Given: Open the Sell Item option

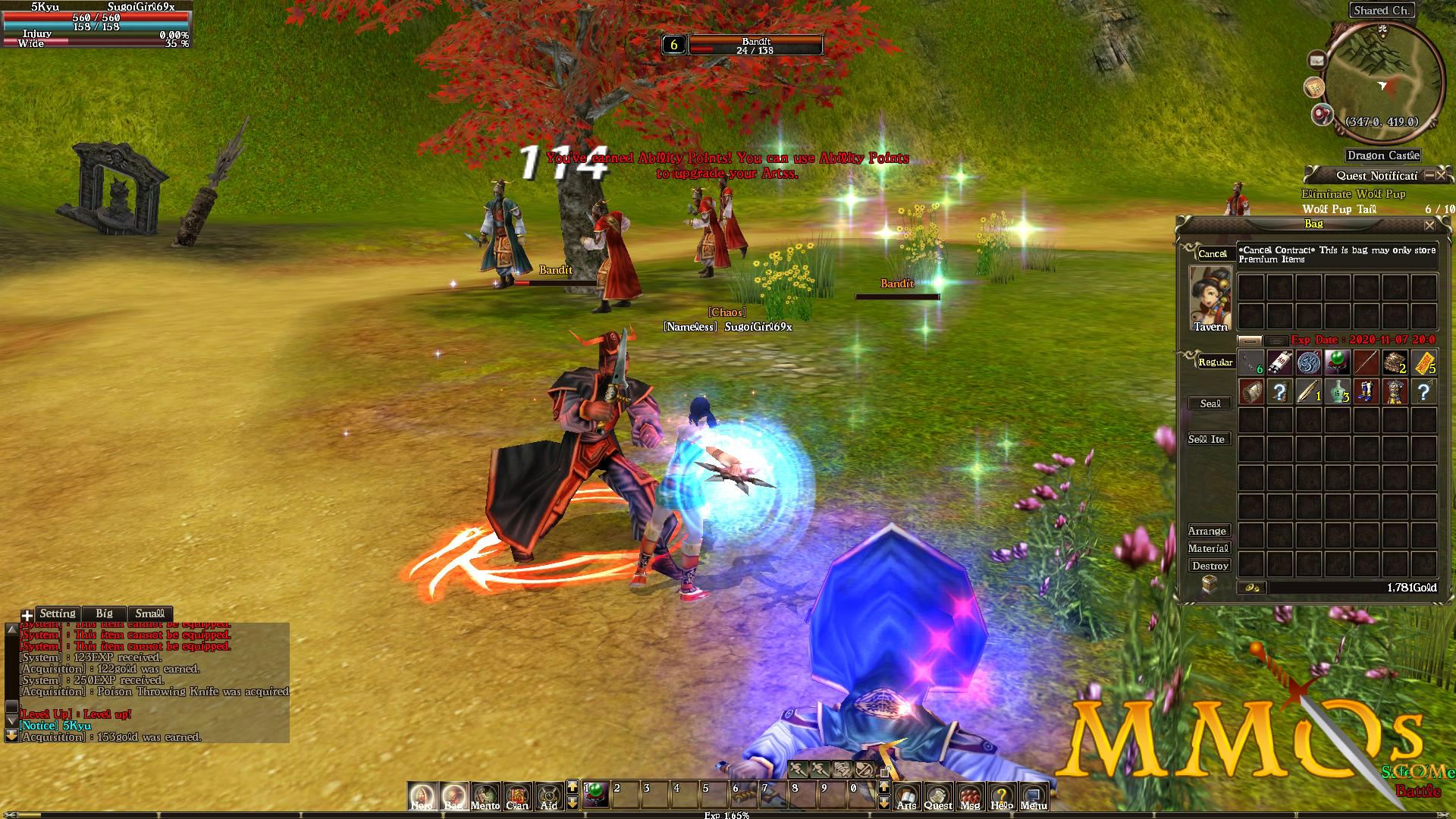Looking at the screenshot, I should pyautogui.click(x=1207, y=439).
